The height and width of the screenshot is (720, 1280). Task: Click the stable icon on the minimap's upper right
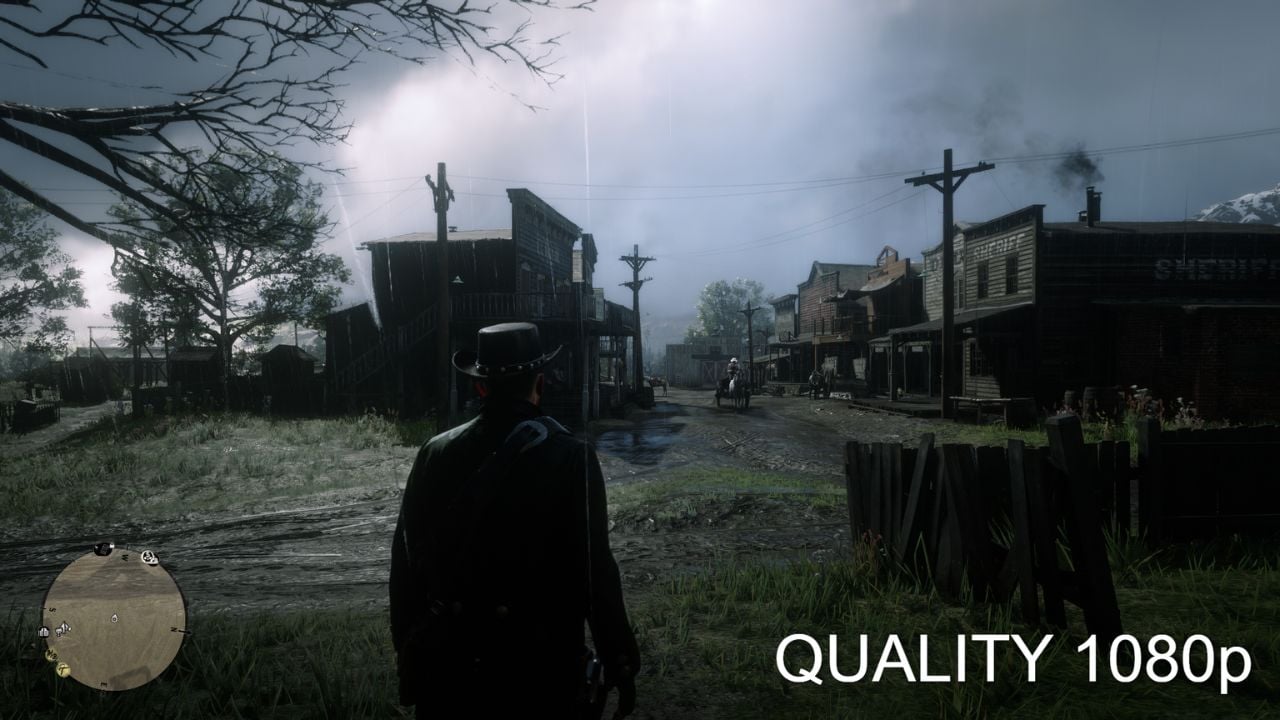(x=149, y=557)
